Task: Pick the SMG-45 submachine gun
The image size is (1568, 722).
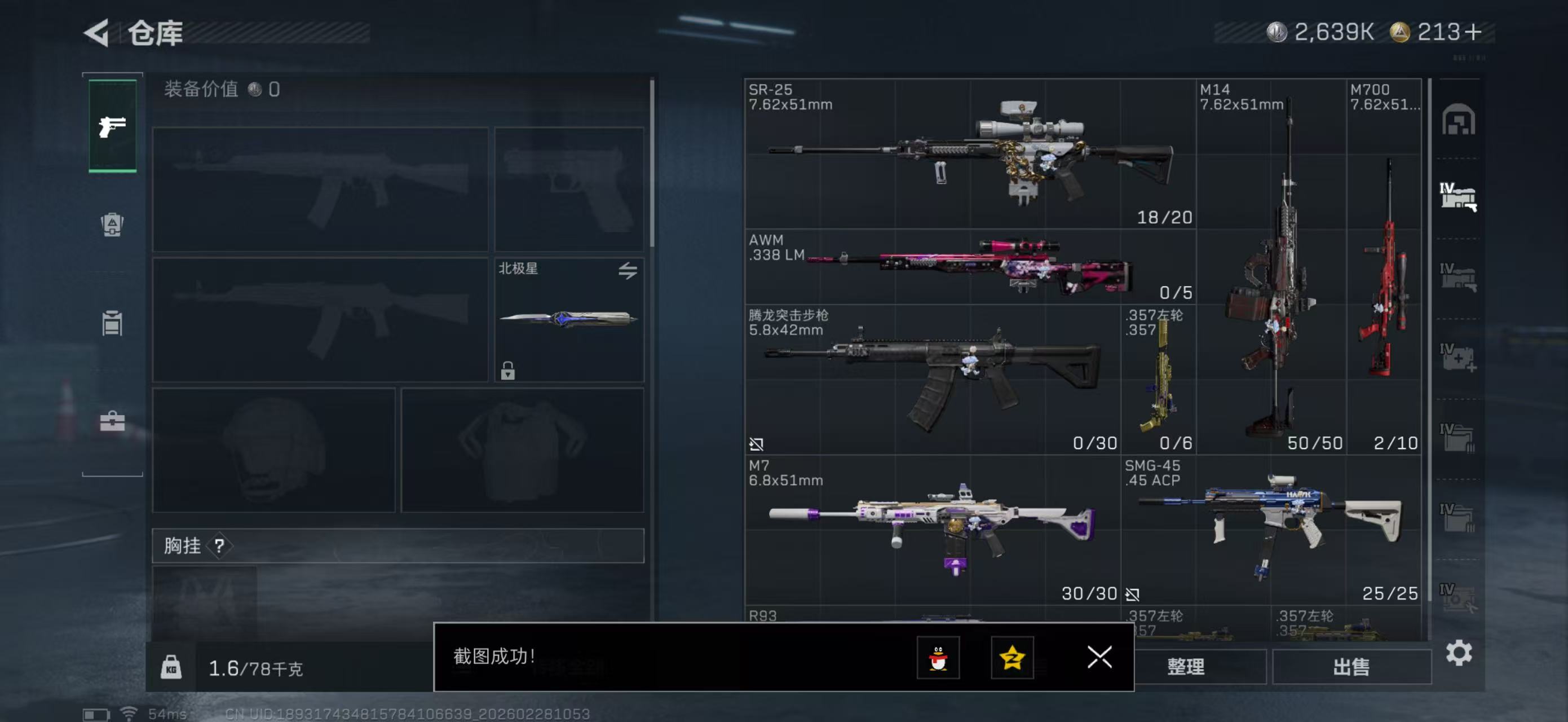Action: click(1271, 529)
